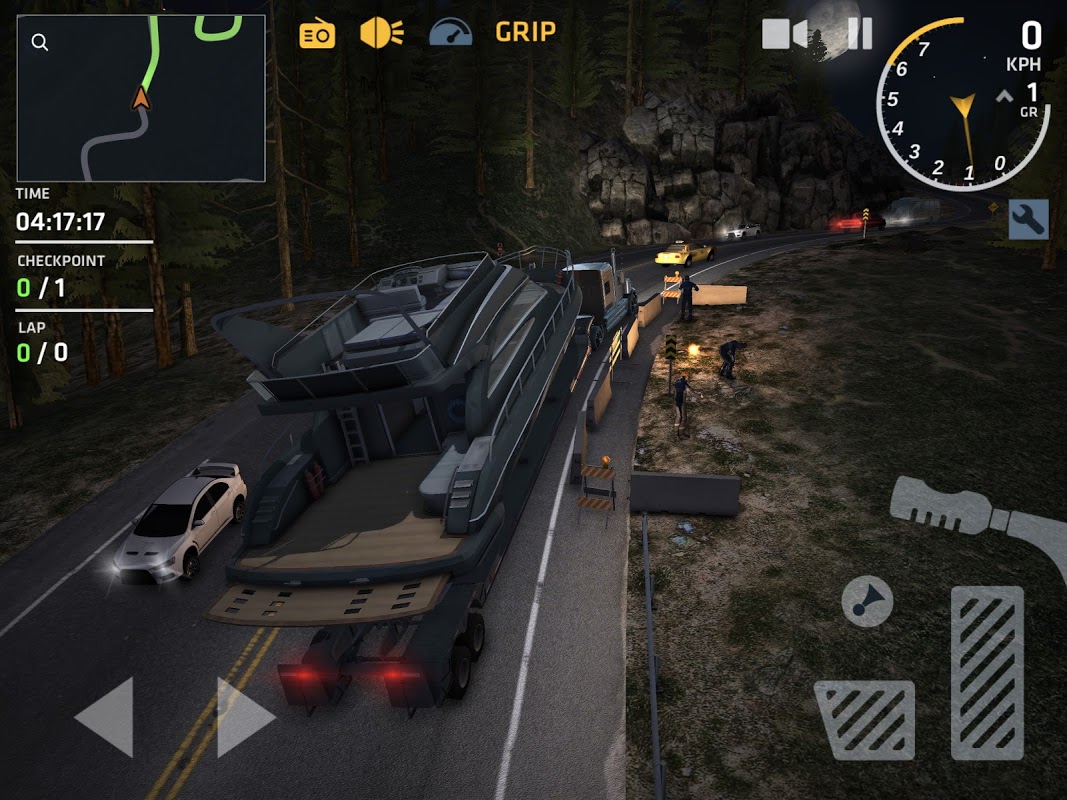The height and width of the screenshot is (800, 1067).
Task: Step on the gas pedal
Action: tap(987, 672)
